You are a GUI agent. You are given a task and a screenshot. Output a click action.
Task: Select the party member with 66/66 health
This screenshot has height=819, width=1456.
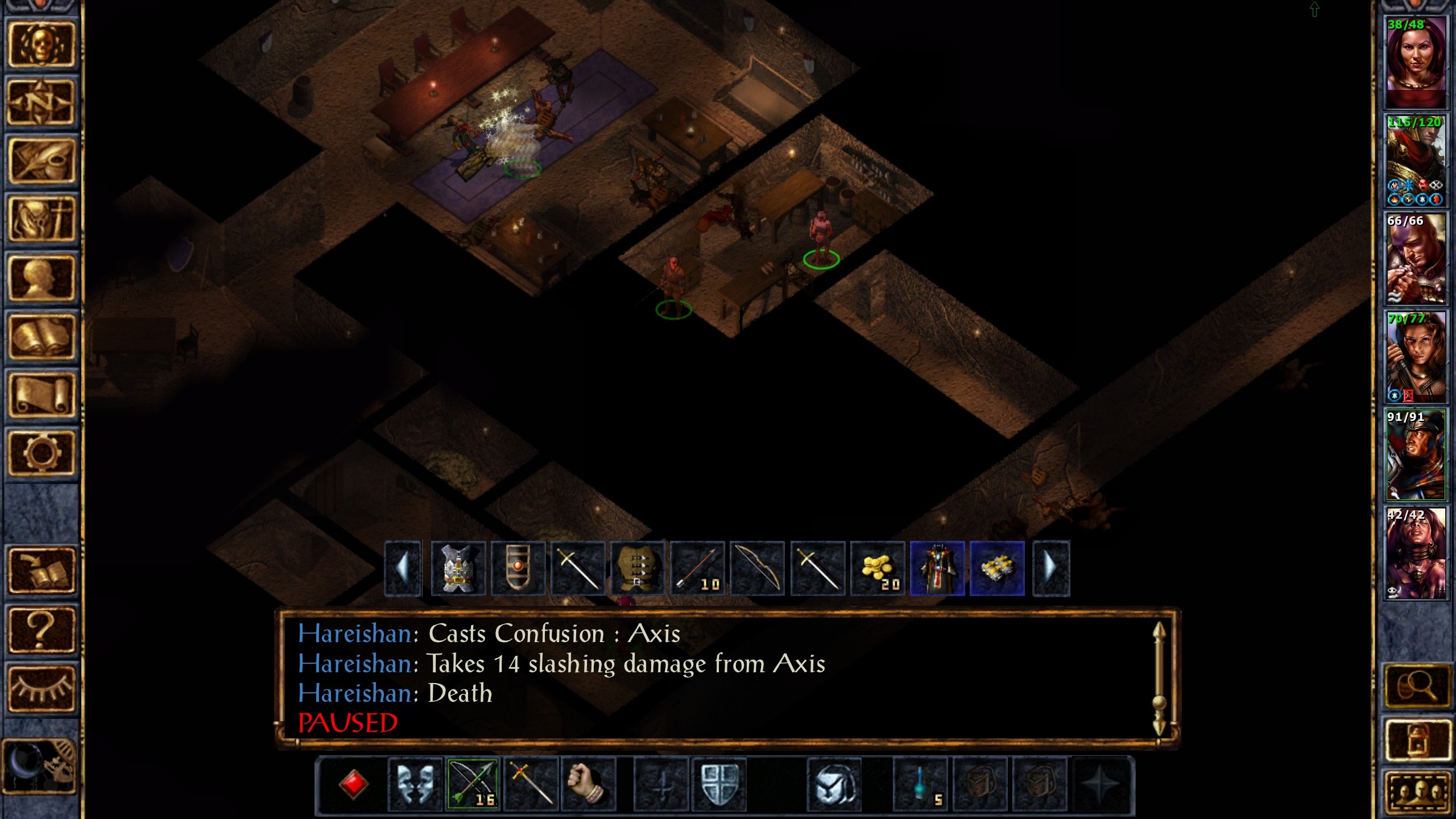pyautogui.click(x=1415, y=258)
